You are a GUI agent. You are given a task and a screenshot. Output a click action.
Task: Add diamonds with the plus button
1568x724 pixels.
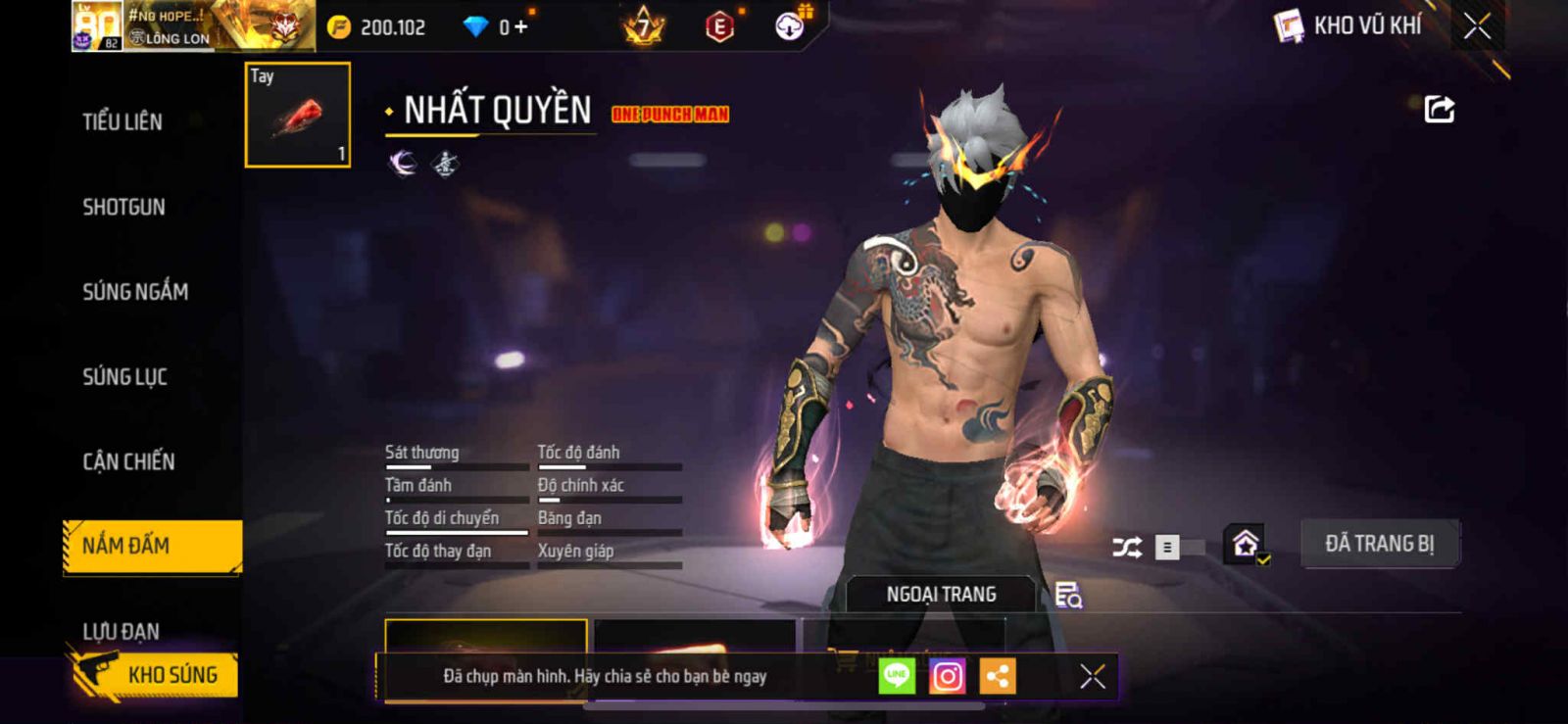point(520,27)
